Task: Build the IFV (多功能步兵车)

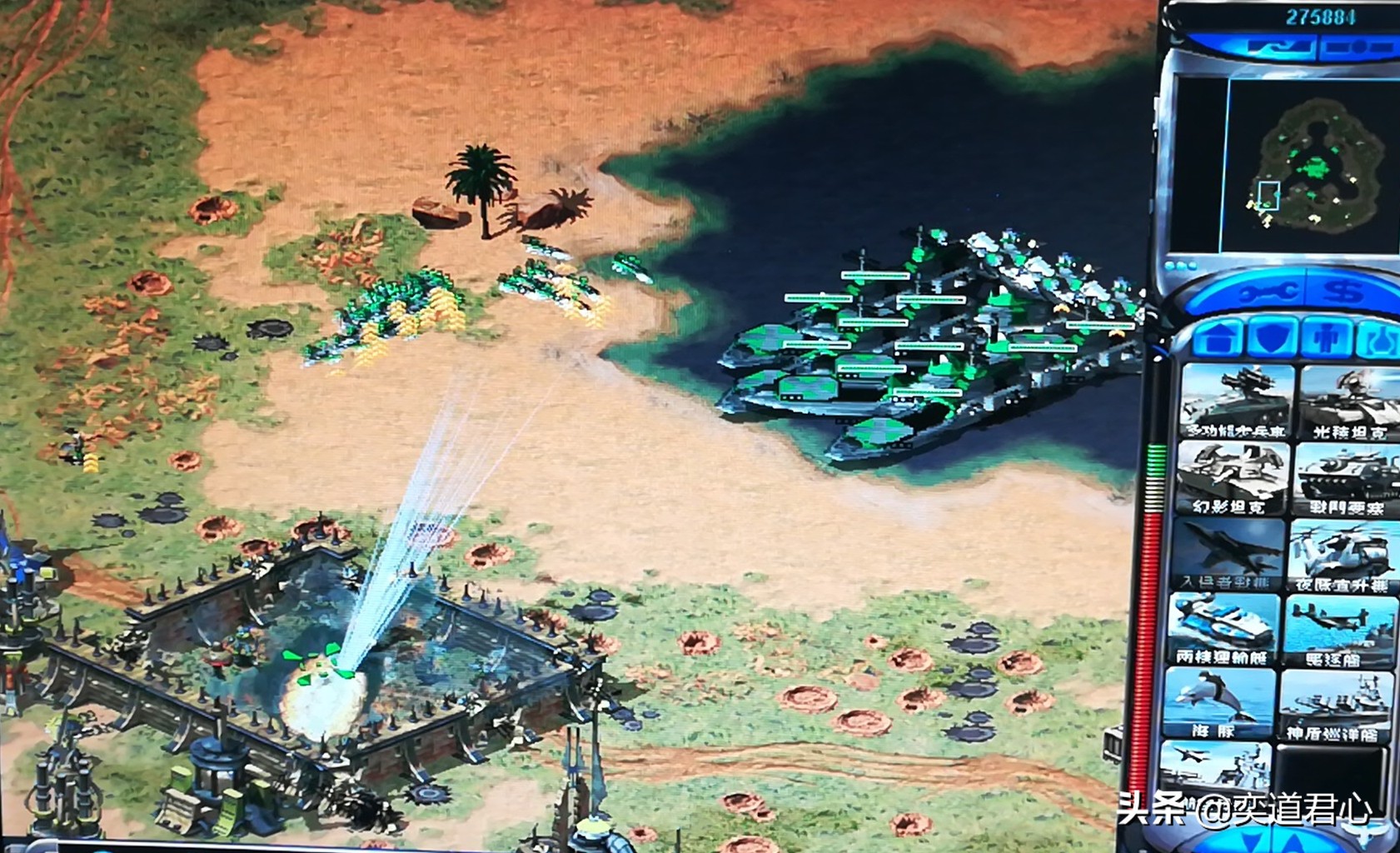Action: tap(1235, 402)
